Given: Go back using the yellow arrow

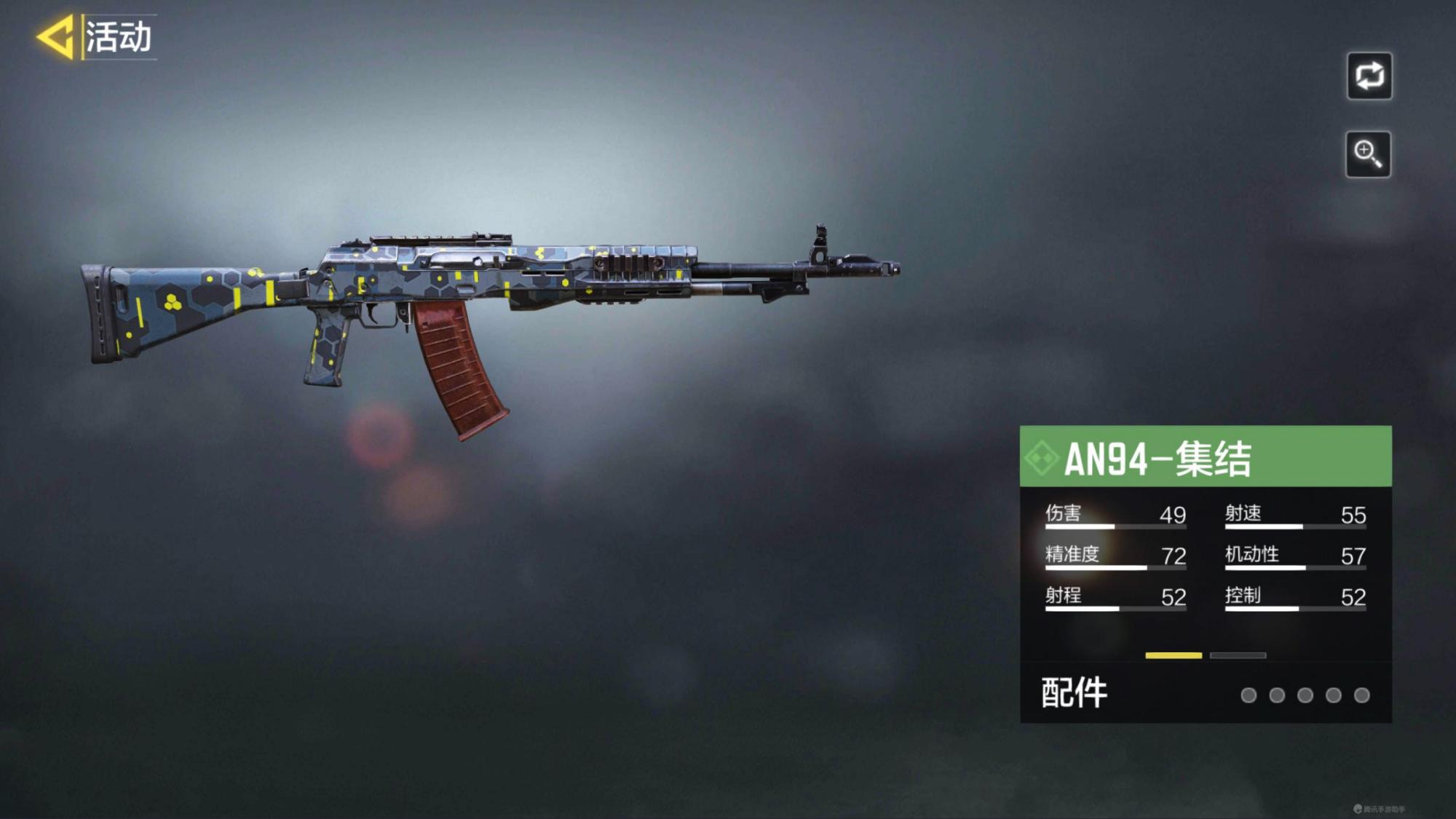Looking at the screenshot, I should 56,36.
